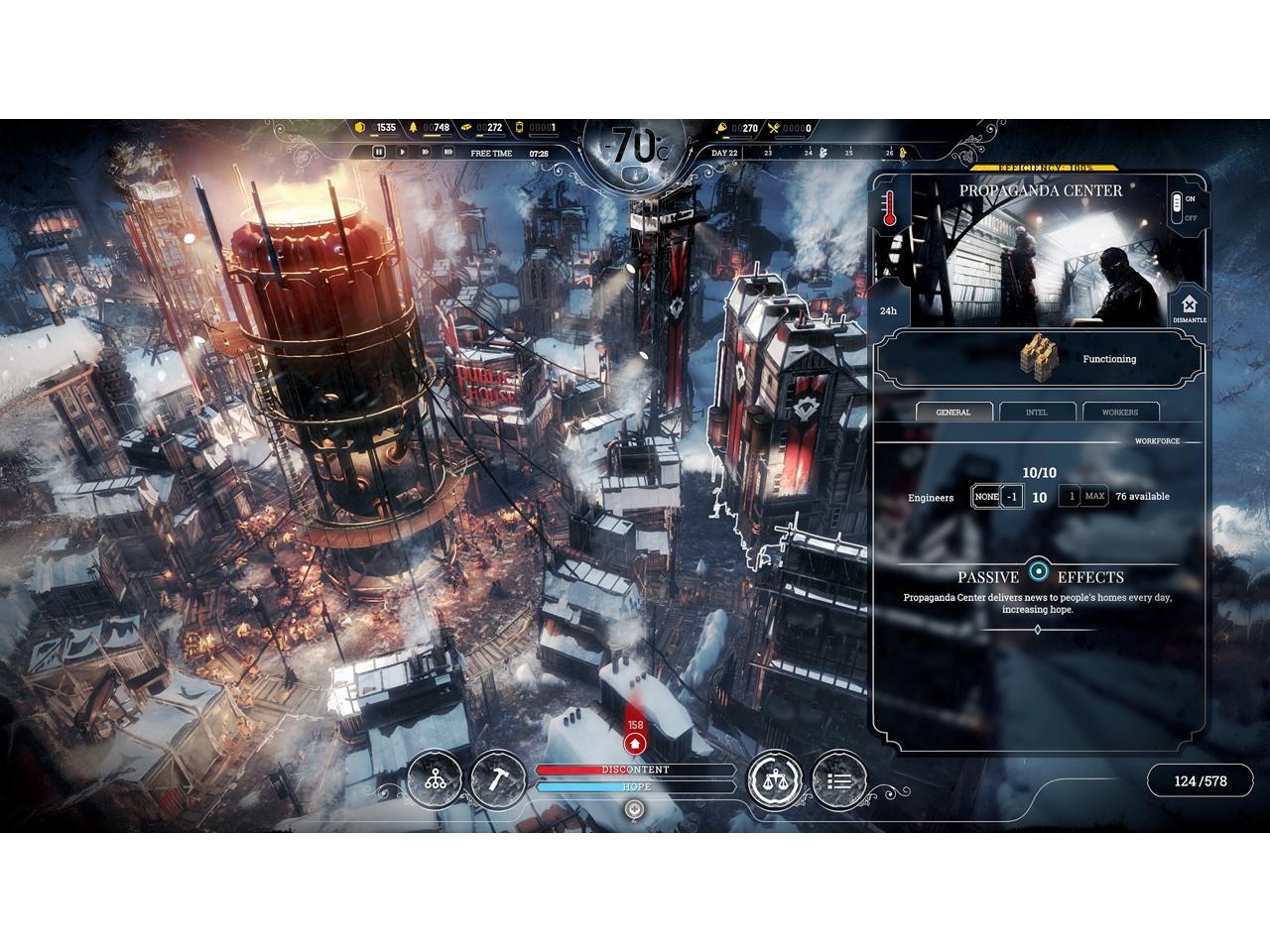
Task: Set game speed to normal play
Action: click(402, 153)
